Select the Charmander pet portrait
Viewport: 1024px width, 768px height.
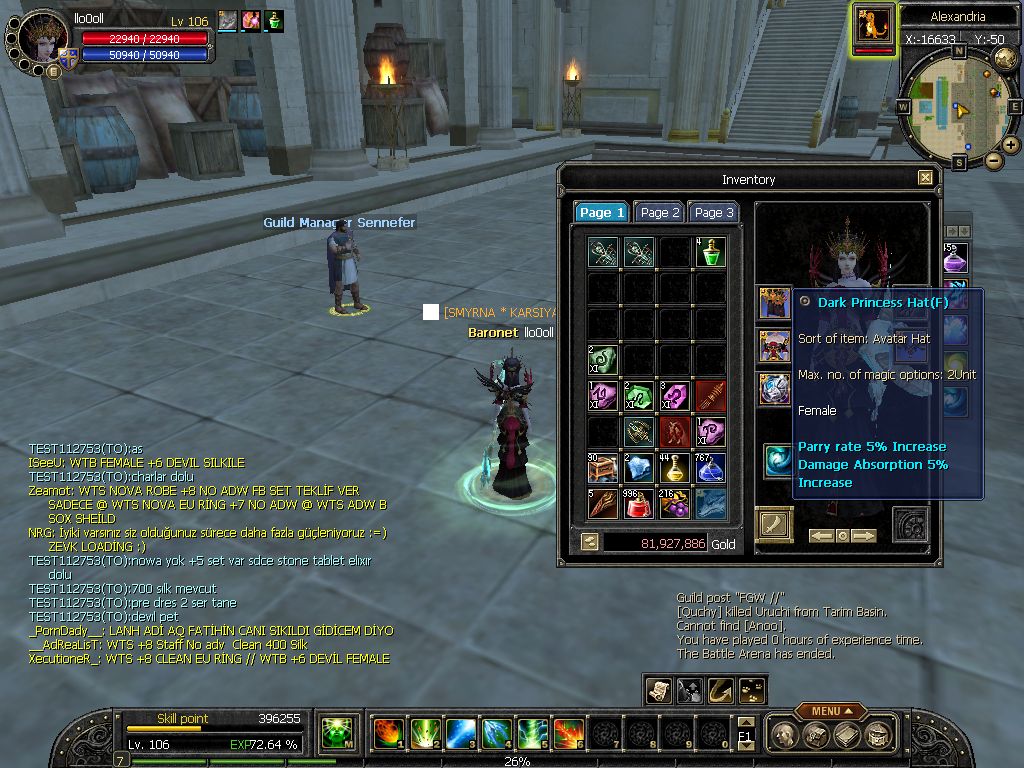(x=873, y=26)
